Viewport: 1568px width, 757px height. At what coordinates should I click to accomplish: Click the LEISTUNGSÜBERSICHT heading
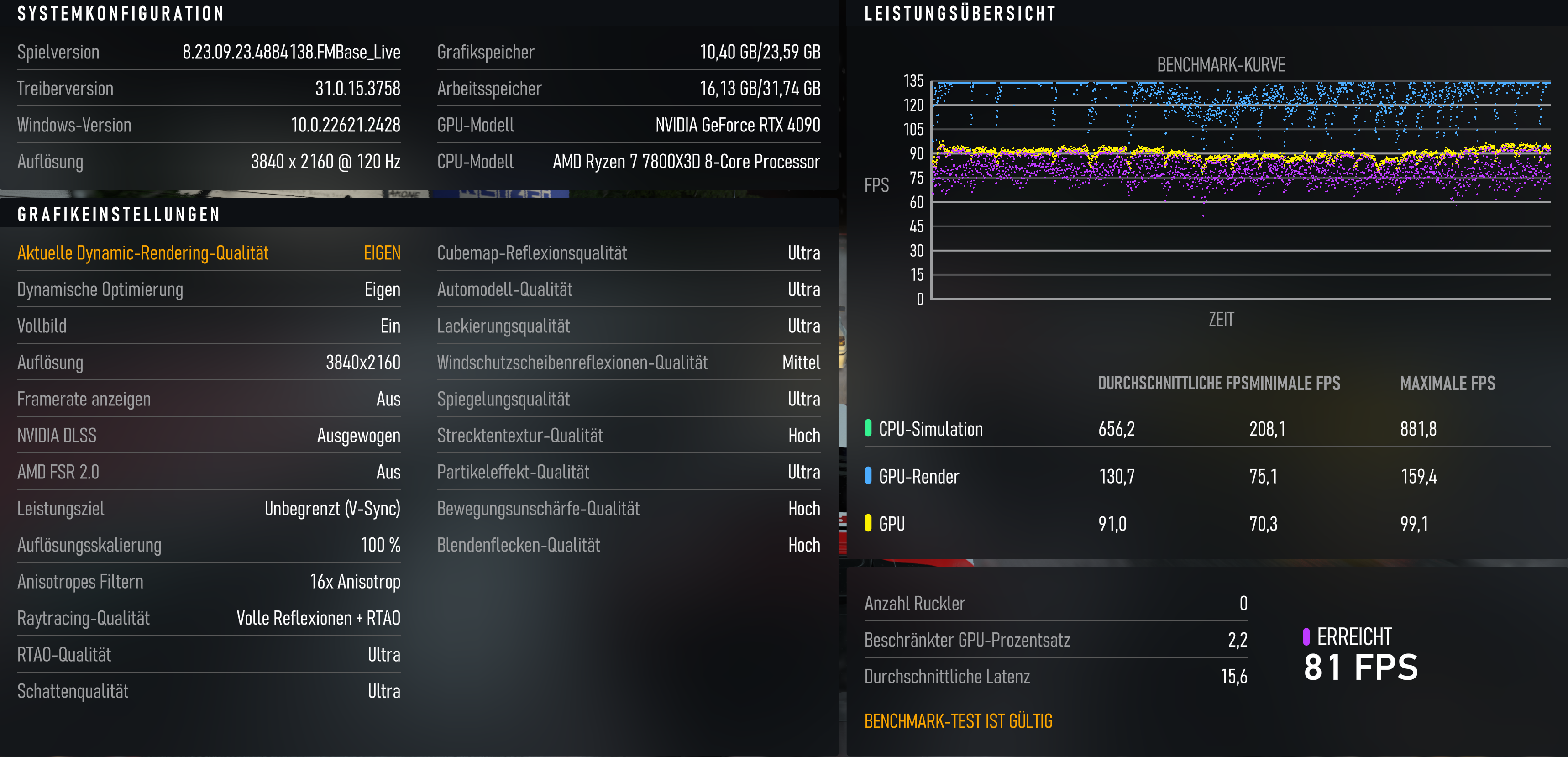point(960,13)
